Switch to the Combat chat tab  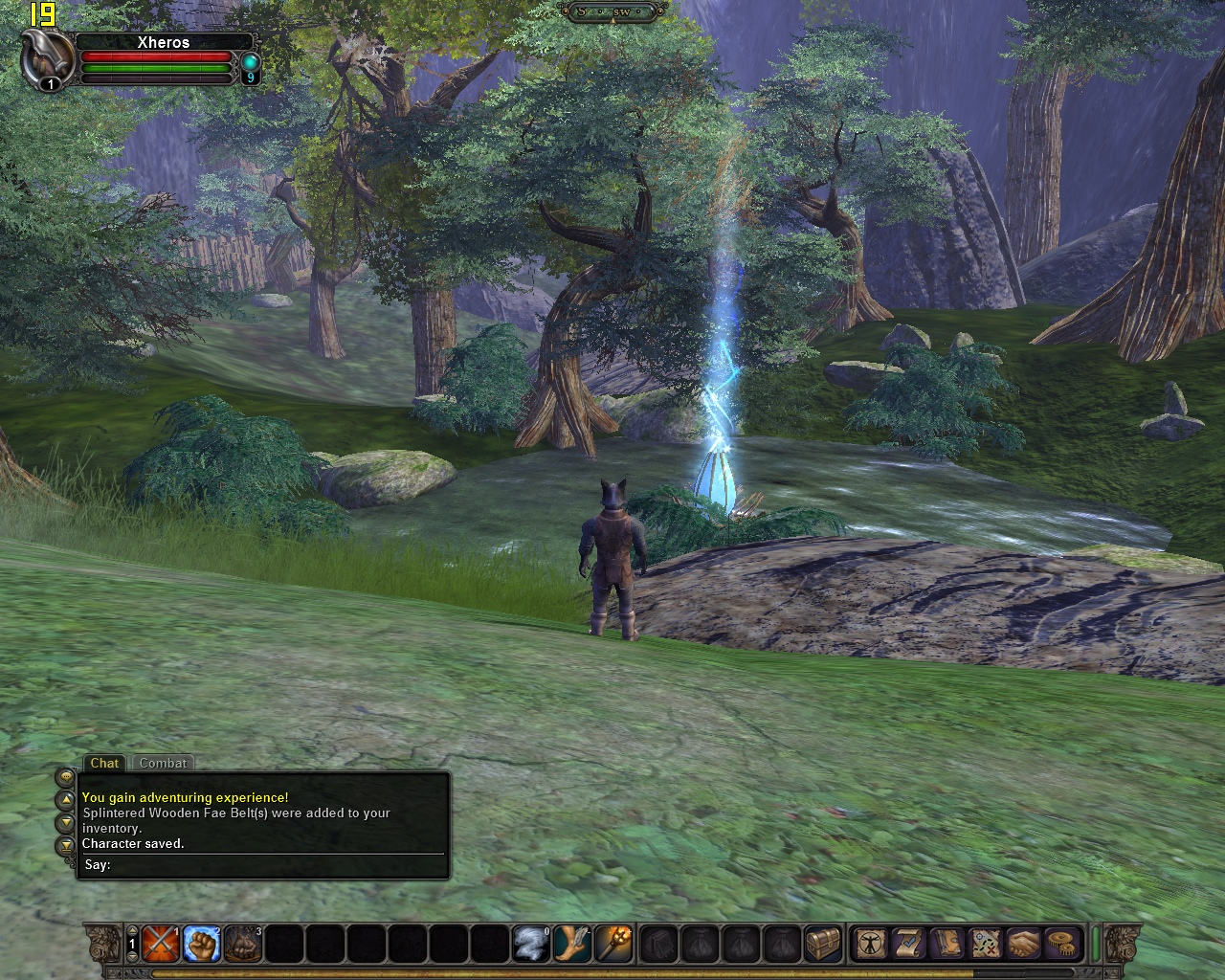tap(163, 763)
